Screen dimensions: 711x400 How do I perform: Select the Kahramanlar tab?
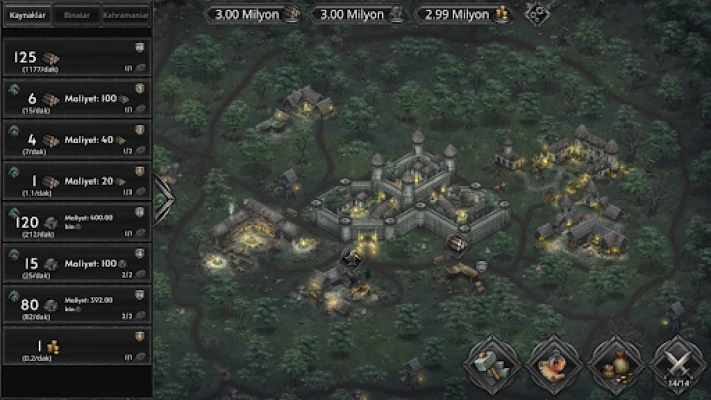click(x=126, y=16)
